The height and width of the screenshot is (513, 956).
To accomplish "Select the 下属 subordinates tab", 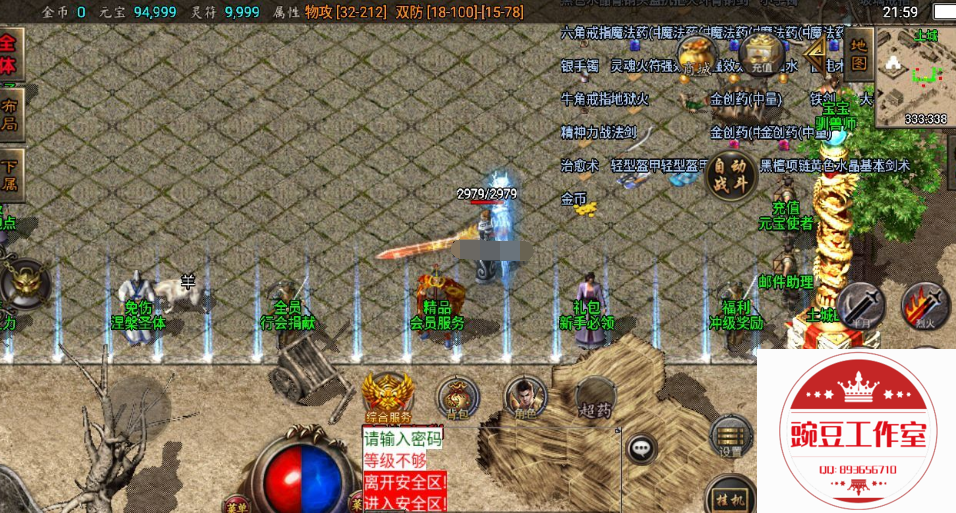I will pos(10,174).
